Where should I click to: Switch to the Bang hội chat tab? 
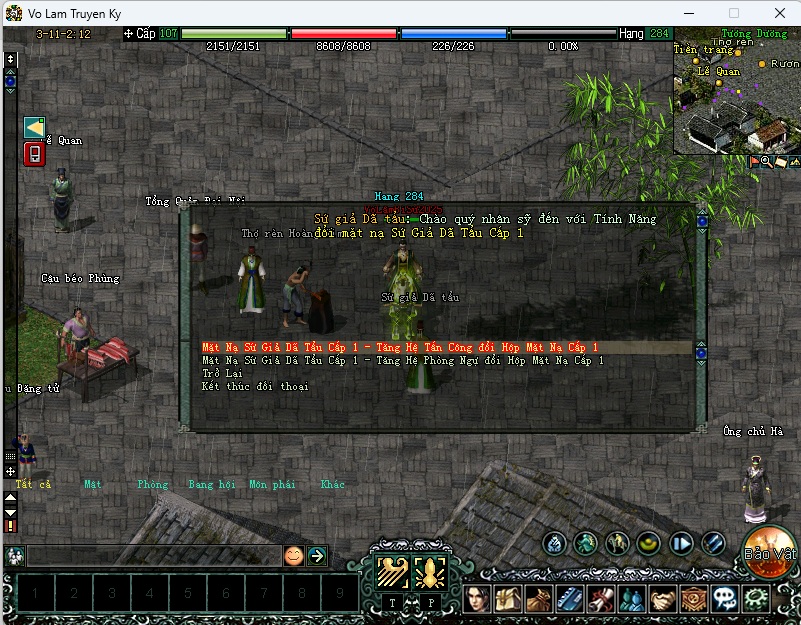point(211,484)
